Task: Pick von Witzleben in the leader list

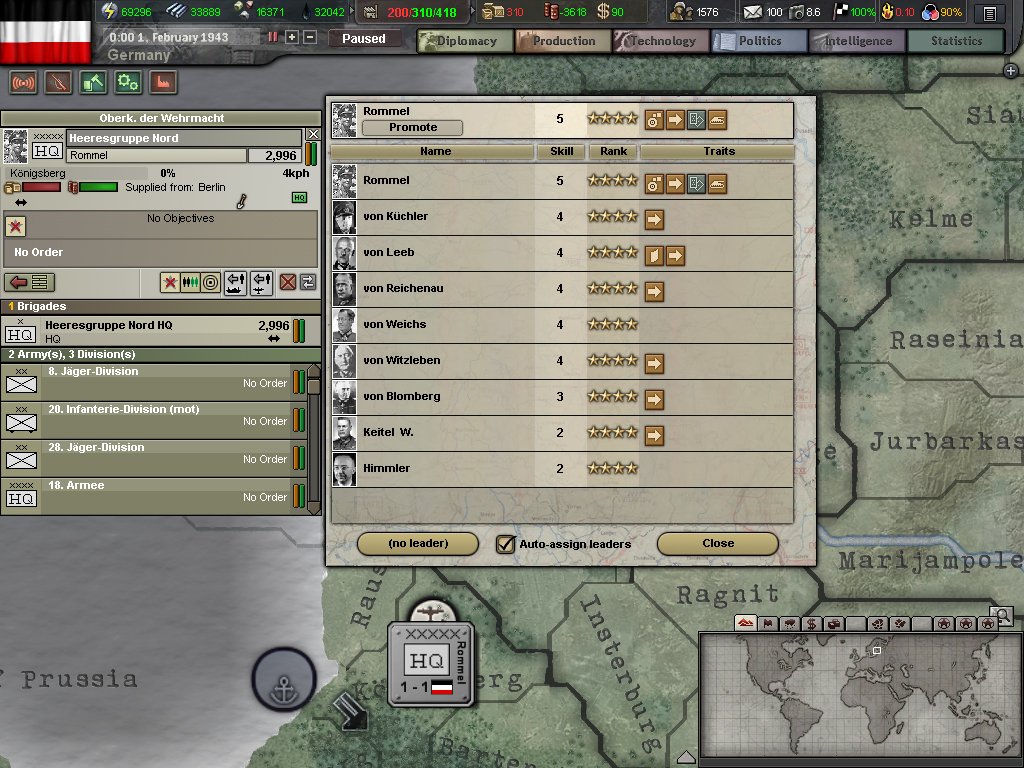Action: [401, 361]
